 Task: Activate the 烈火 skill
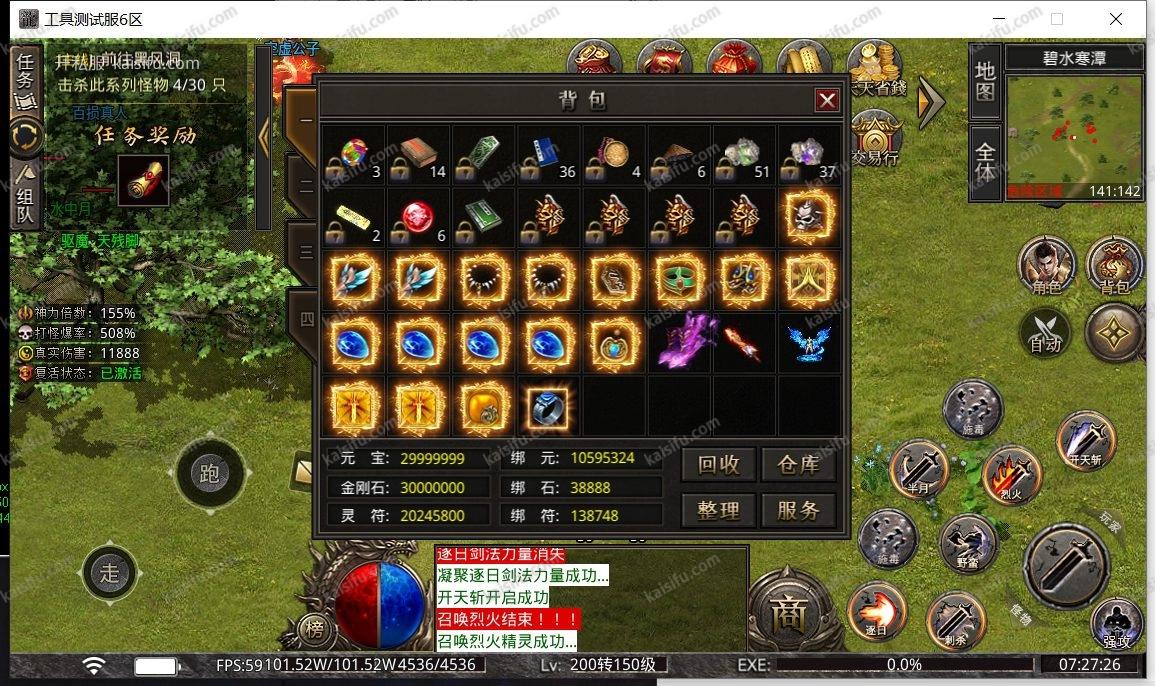[1011, 473]
